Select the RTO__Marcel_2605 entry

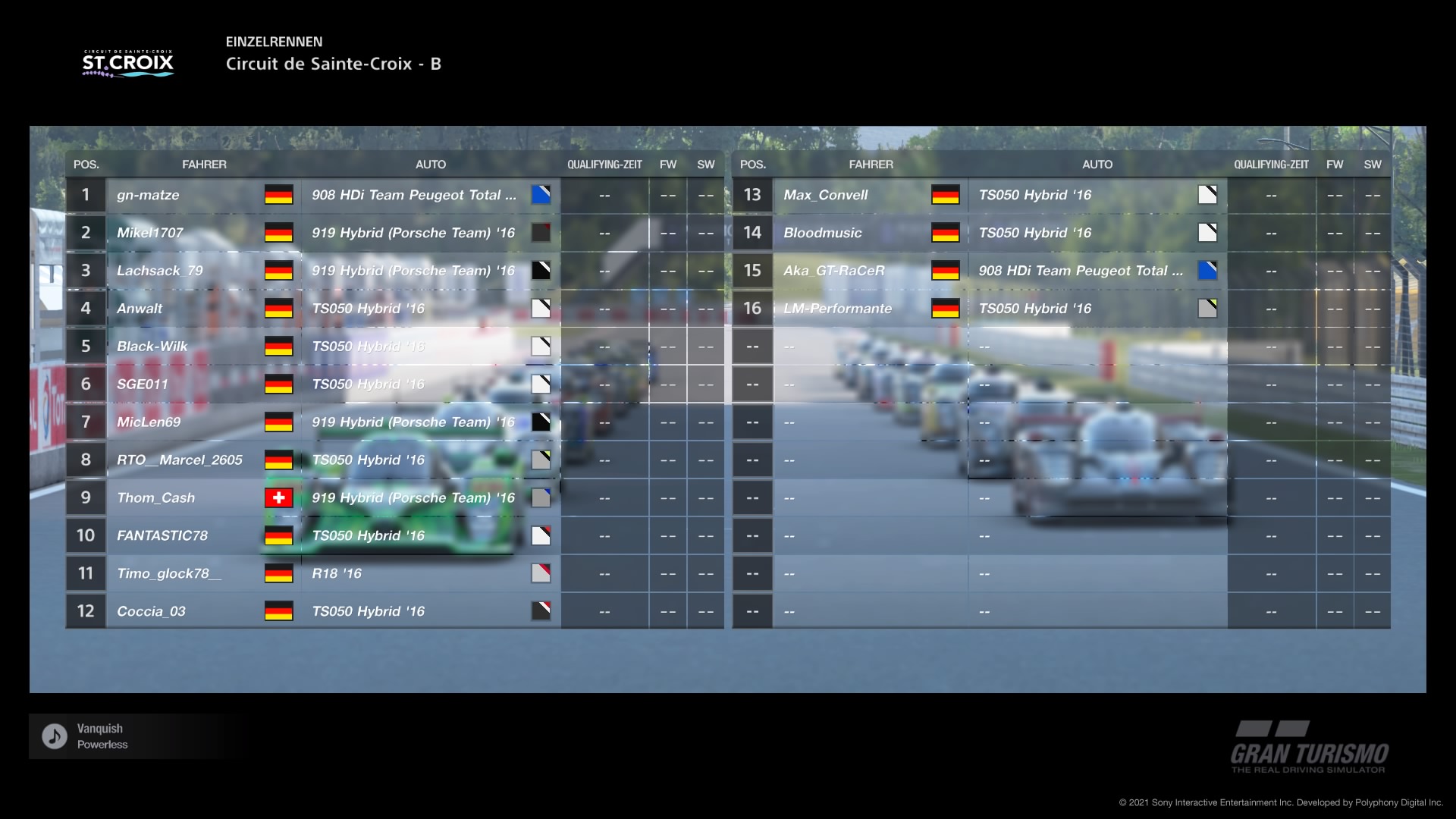(x=180, y=460)
